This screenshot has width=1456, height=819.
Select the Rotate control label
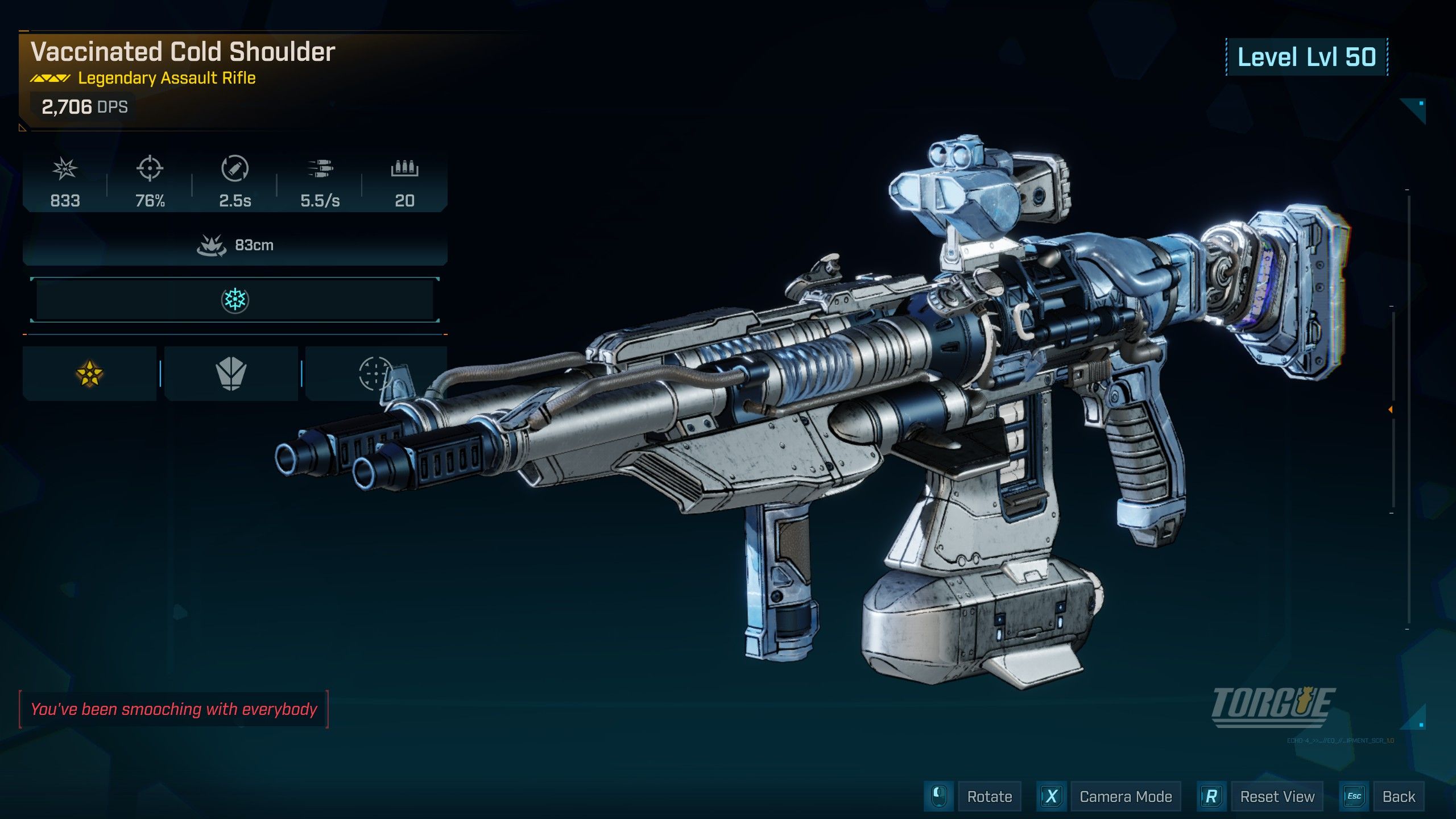coord(989,797)
